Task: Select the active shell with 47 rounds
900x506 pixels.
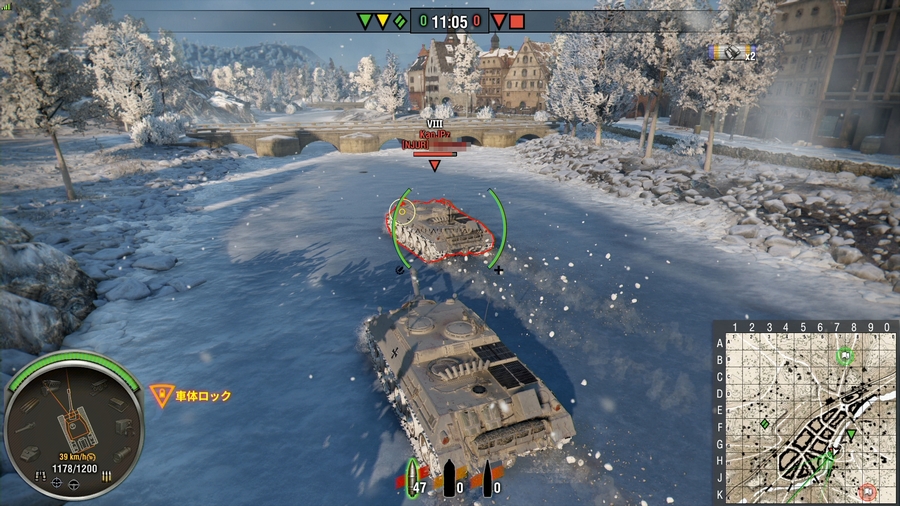Action: 413,479
